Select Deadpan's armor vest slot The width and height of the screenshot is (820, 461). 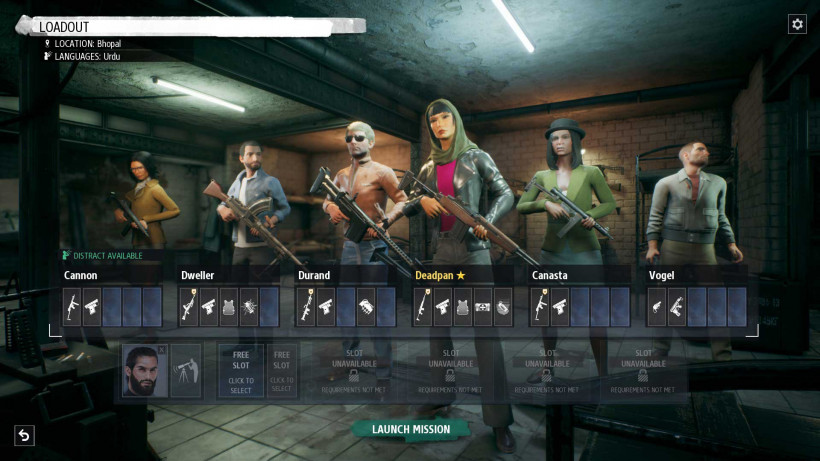point(463,307)
